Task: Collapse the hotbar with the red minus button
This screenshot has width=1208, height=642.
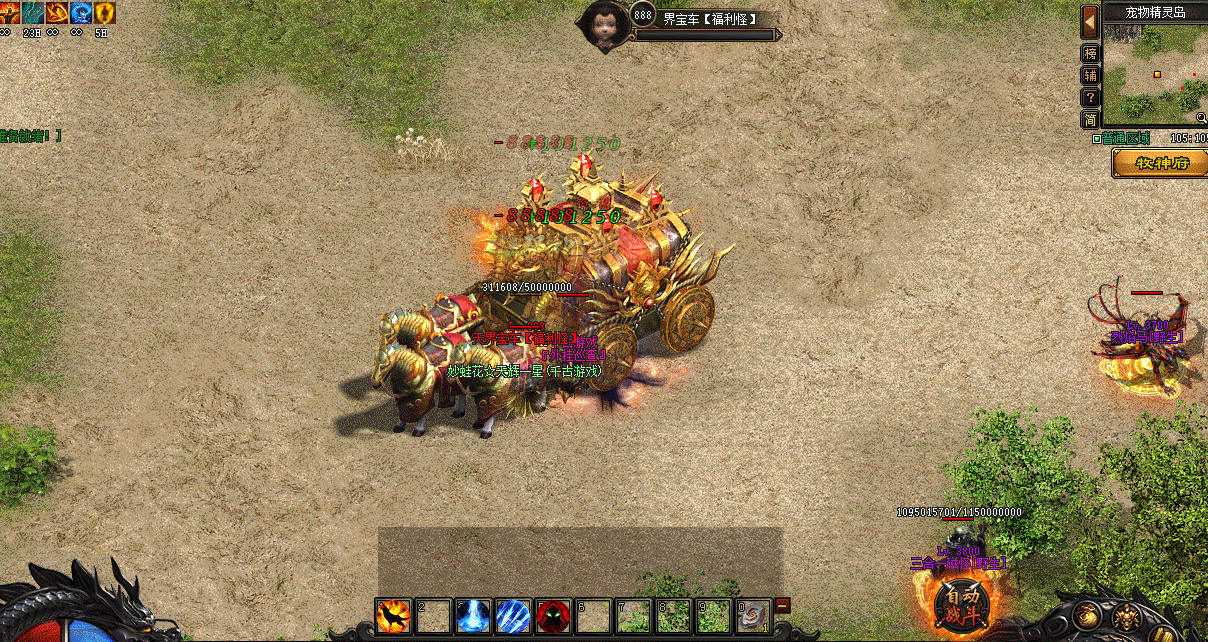Action: pyautogui.click(x=782, y=605)
